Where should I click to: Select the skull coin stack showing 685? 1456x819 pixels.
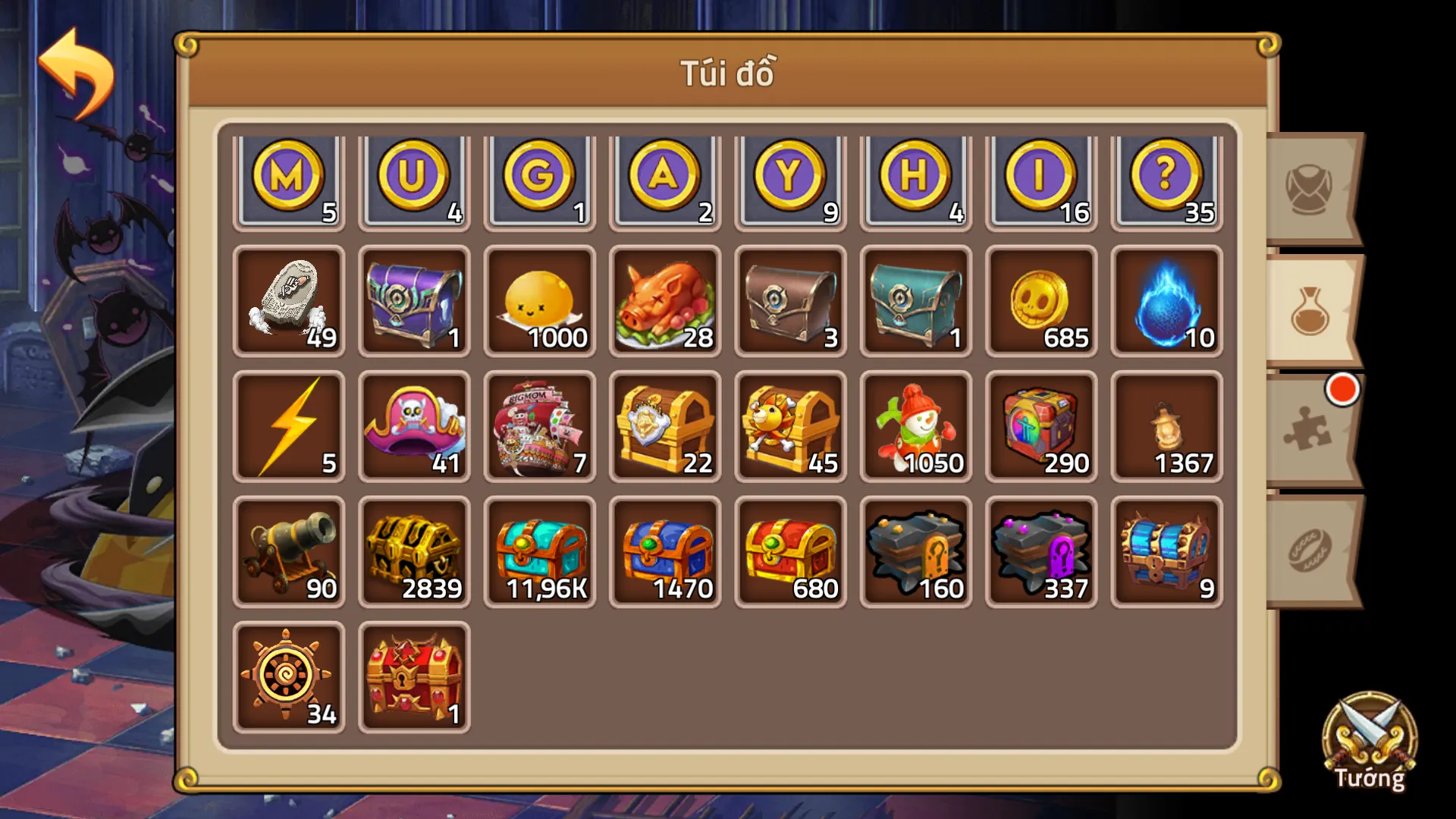coord(1040,302)
